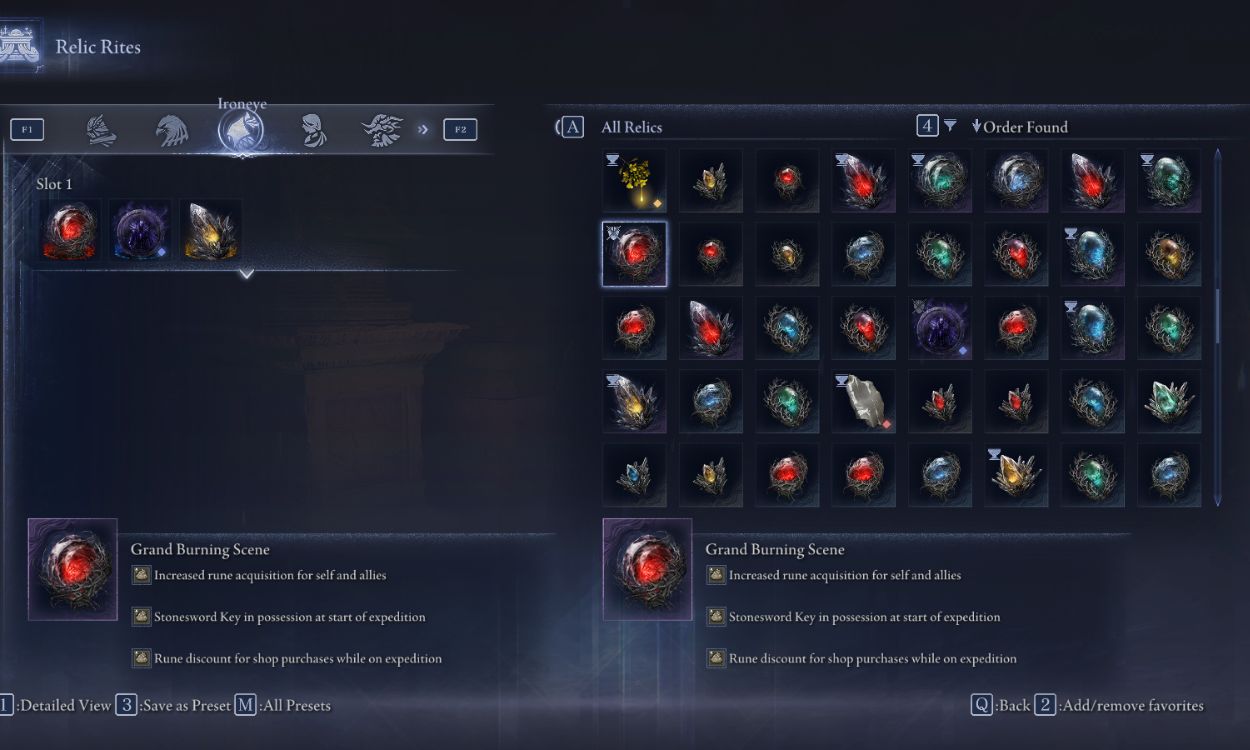Choose the yellow crystal shard in Slot 1
1250x750 pixels.
click(x=210, y=231)
